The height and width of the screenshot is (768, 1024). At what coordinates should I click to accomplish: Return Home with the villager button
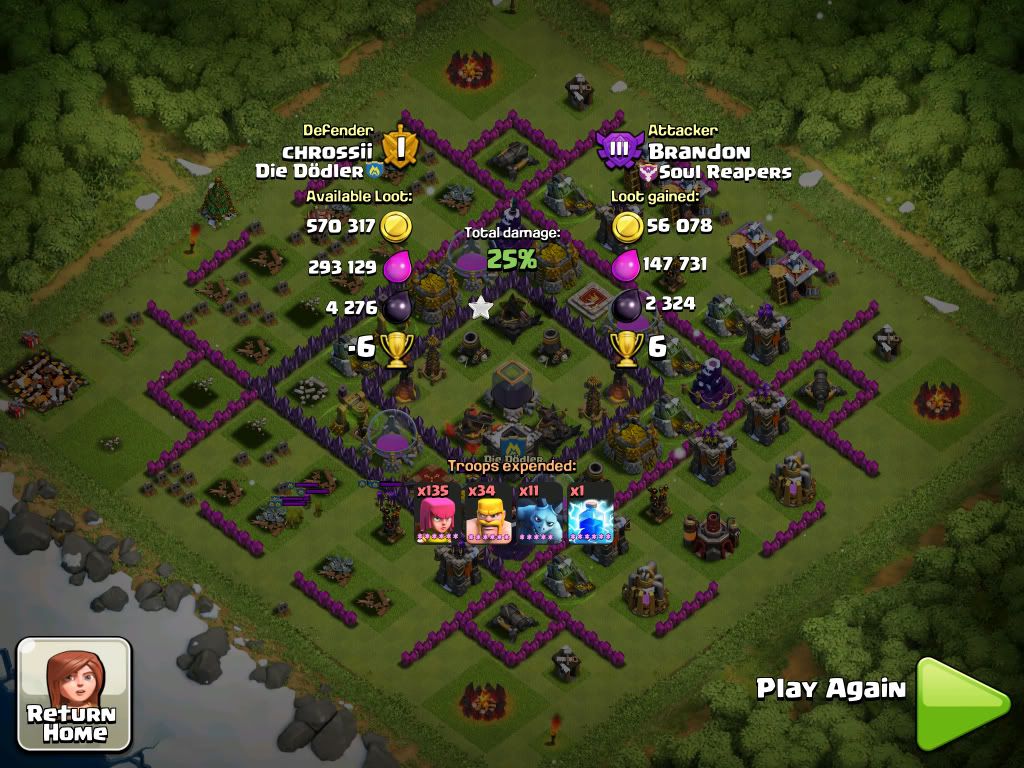(75, 695)
